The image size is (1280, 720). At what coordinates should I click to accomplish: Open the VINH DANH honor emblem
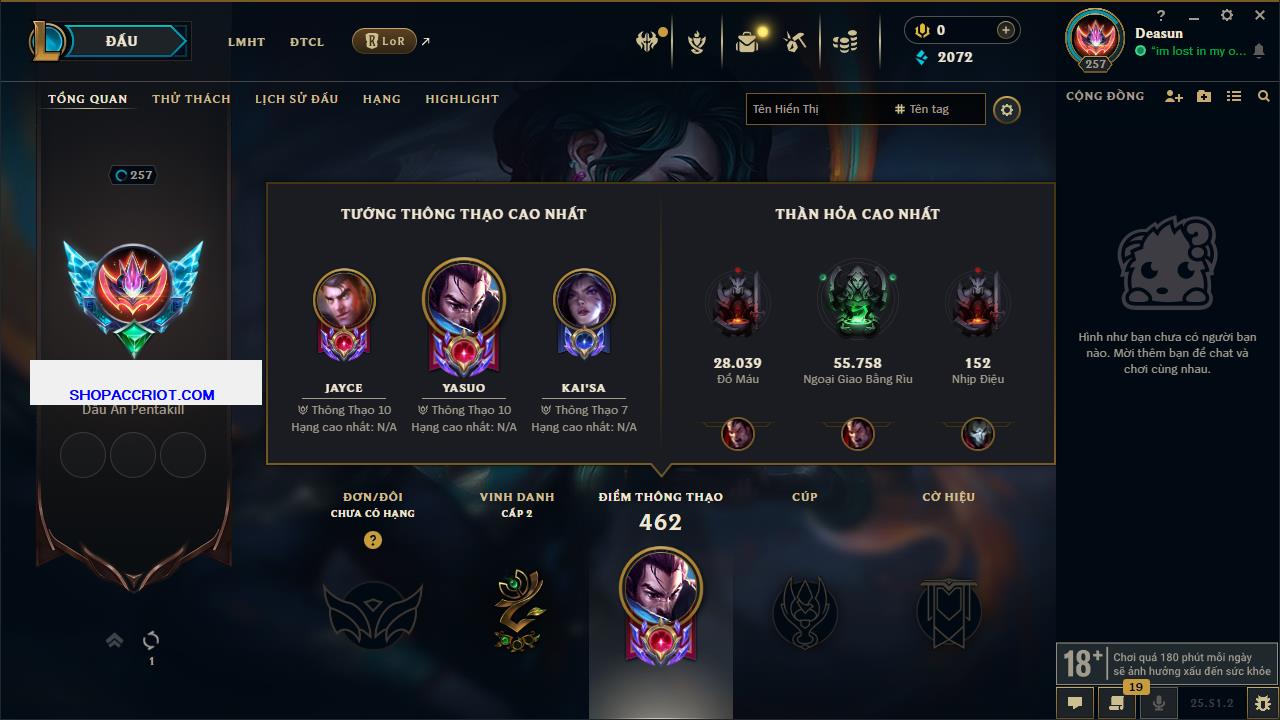(x=517, y=609)
